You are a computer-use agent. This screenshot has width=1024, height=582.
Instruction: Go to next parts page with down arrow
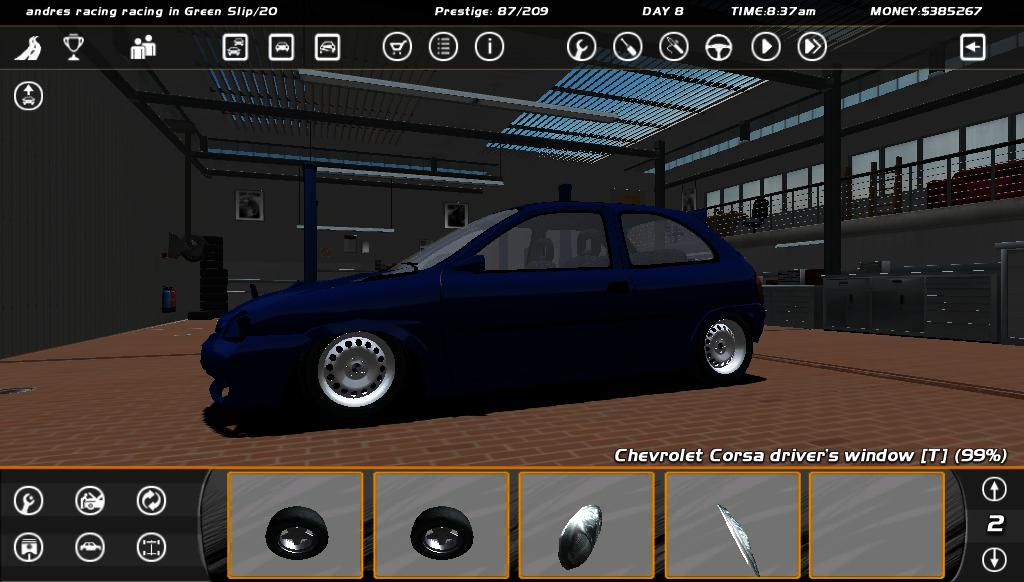[994, 559]
